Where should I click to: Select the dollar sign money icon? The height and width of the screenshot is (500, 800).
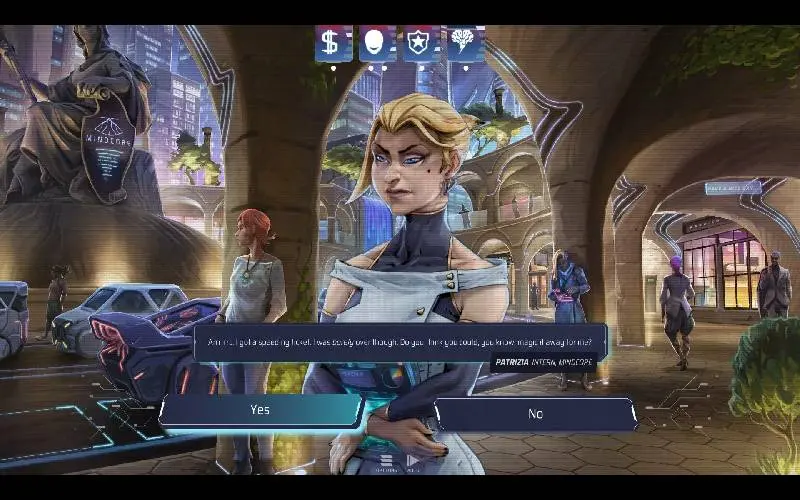331,44
